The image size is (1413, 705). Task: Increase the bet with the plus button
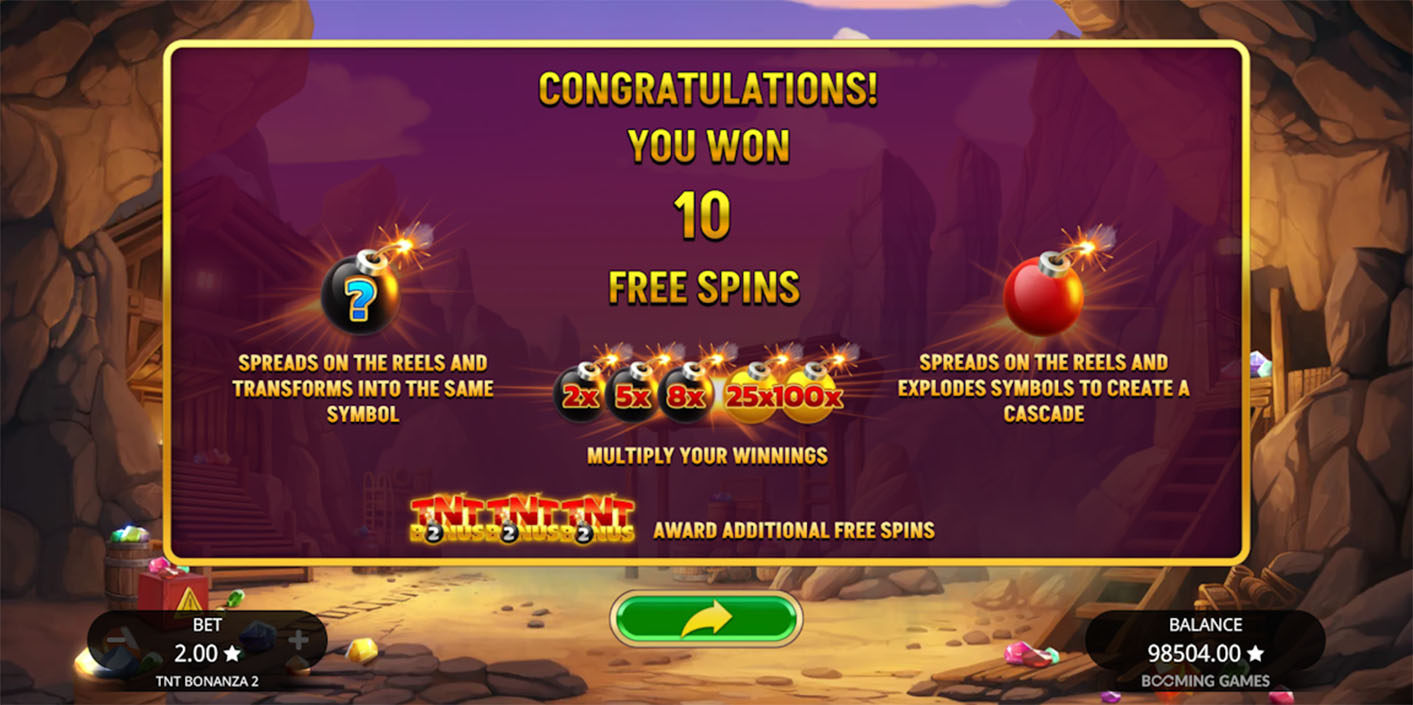(x=298, y=640)
